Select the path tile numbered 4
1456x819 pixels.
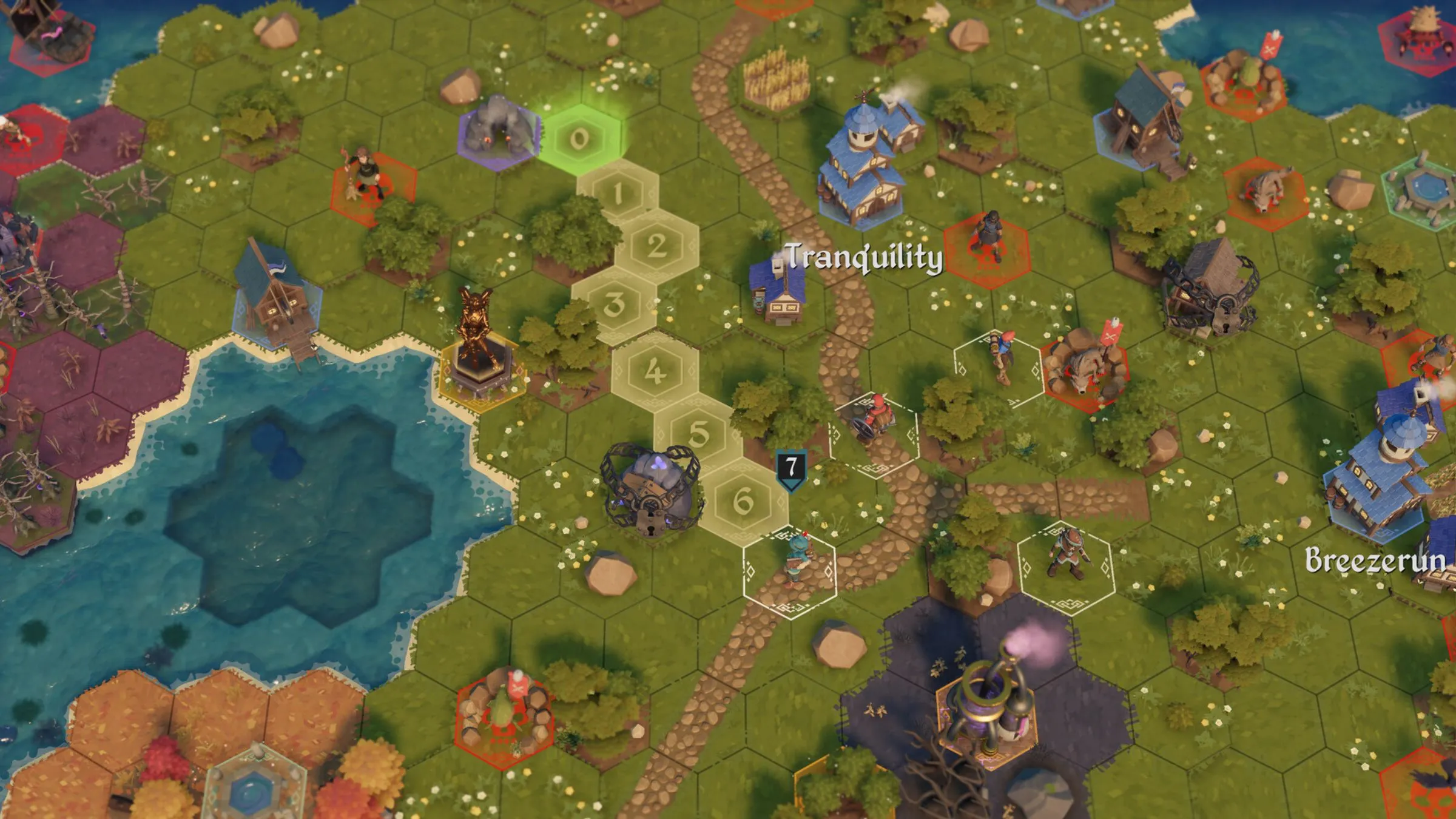coord(654,371)
